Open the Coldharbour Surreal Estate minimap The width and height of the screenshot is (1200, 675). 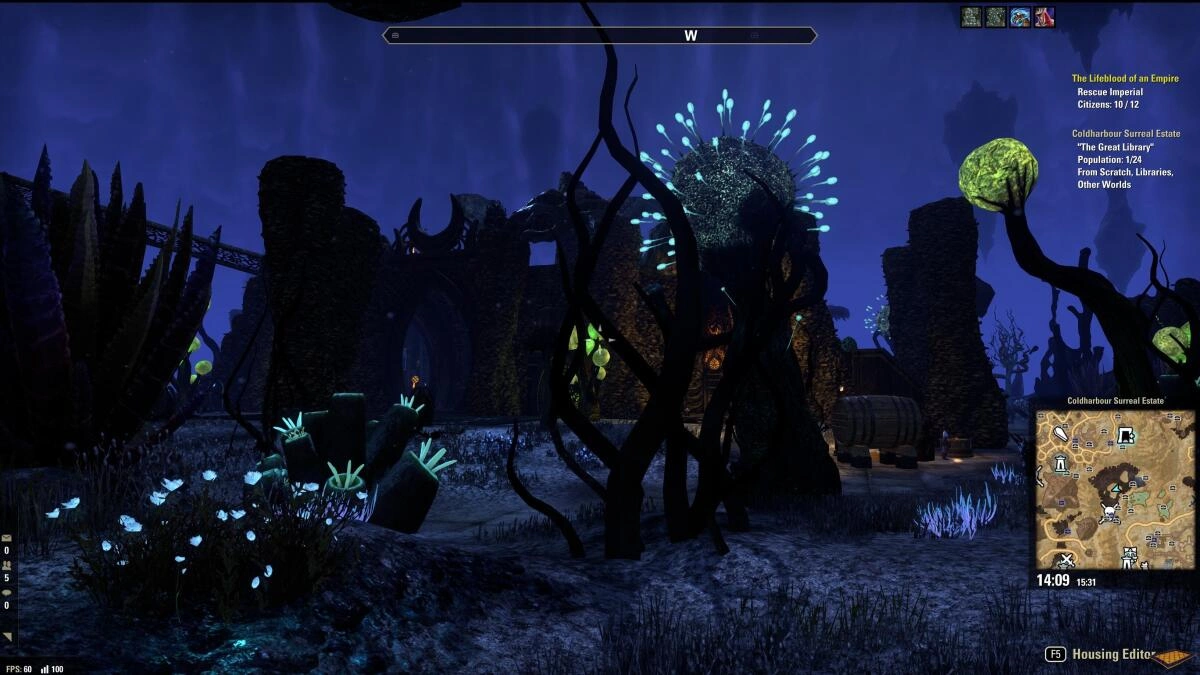pyautogui.click(x=1115, y=489)
